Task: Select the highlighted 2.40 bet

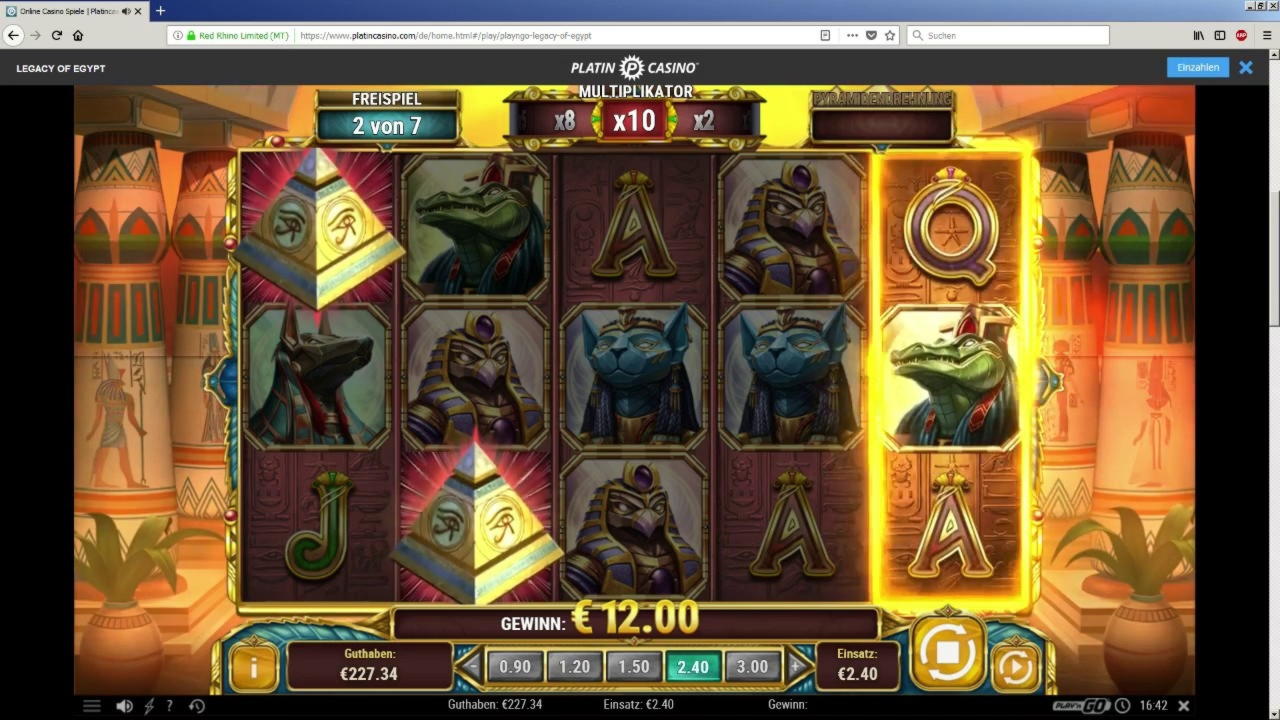Action: pyautogui.click(x=693, y=666)
